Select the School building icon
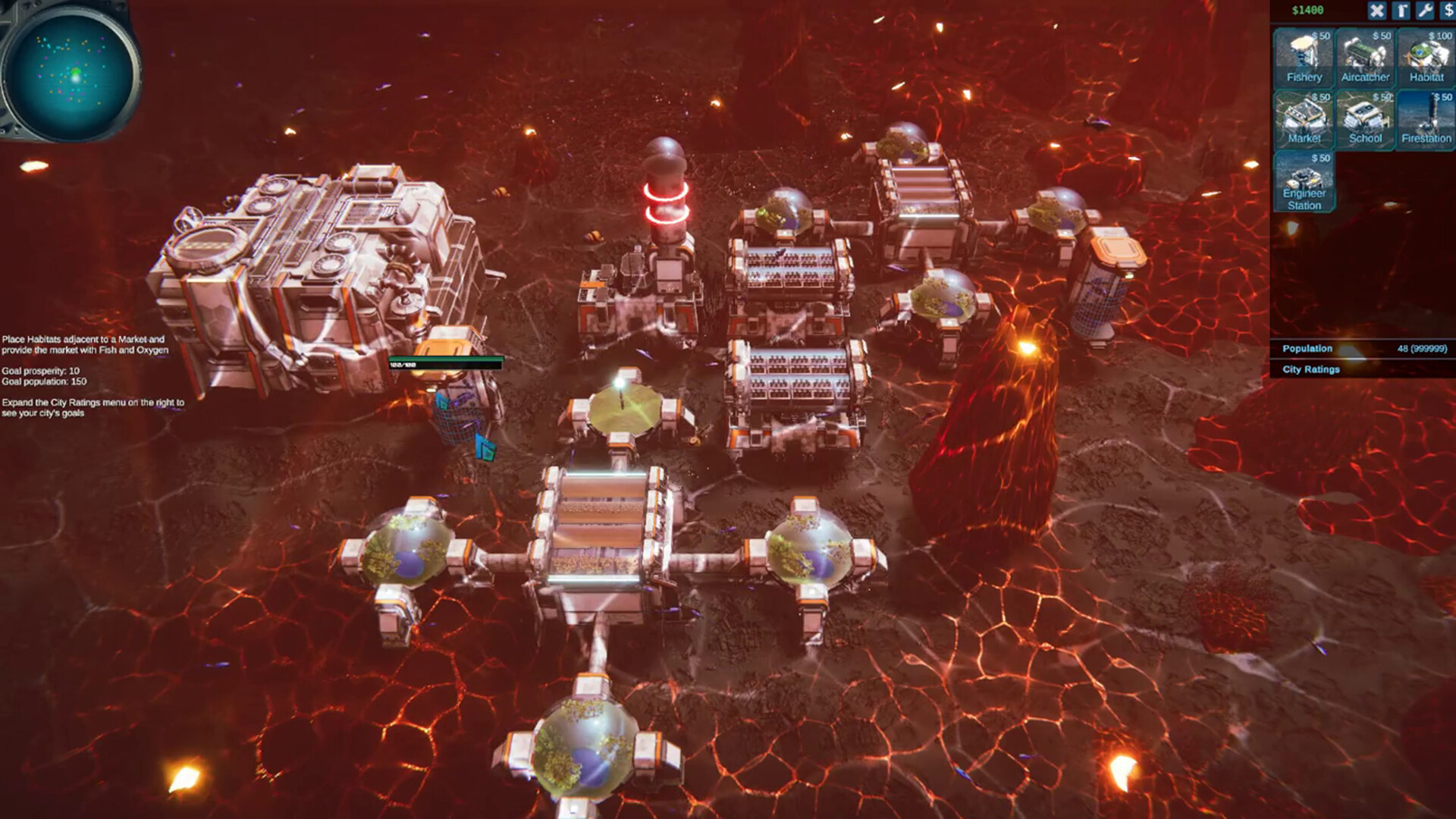 click(1365, 119)
